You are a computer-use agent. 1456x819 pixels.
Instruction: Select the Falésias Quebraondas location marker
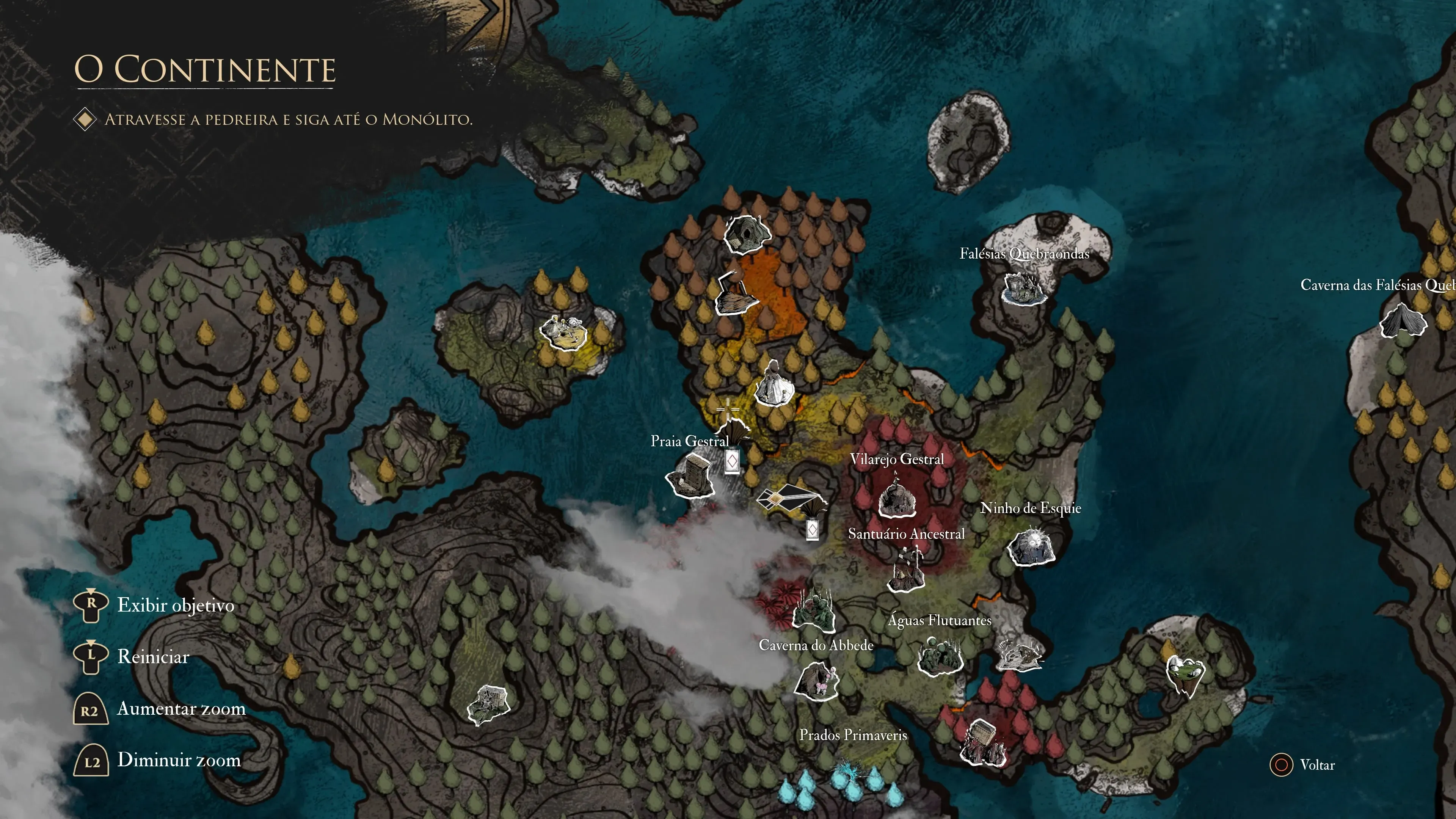tap(1024, 288)
